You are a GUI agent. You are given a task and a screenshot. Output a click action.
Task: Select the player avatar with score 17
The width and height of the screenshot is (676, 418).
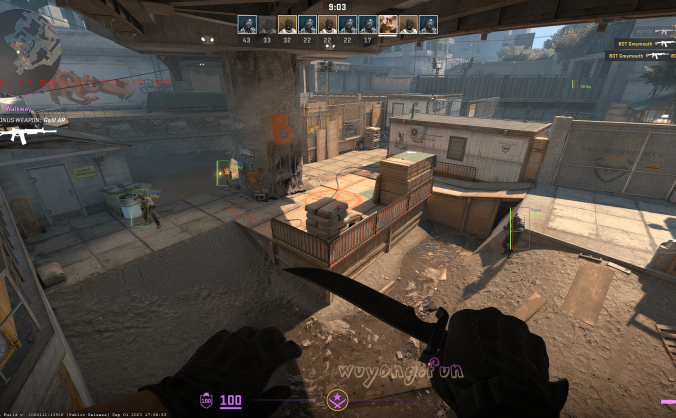(368, 25)
